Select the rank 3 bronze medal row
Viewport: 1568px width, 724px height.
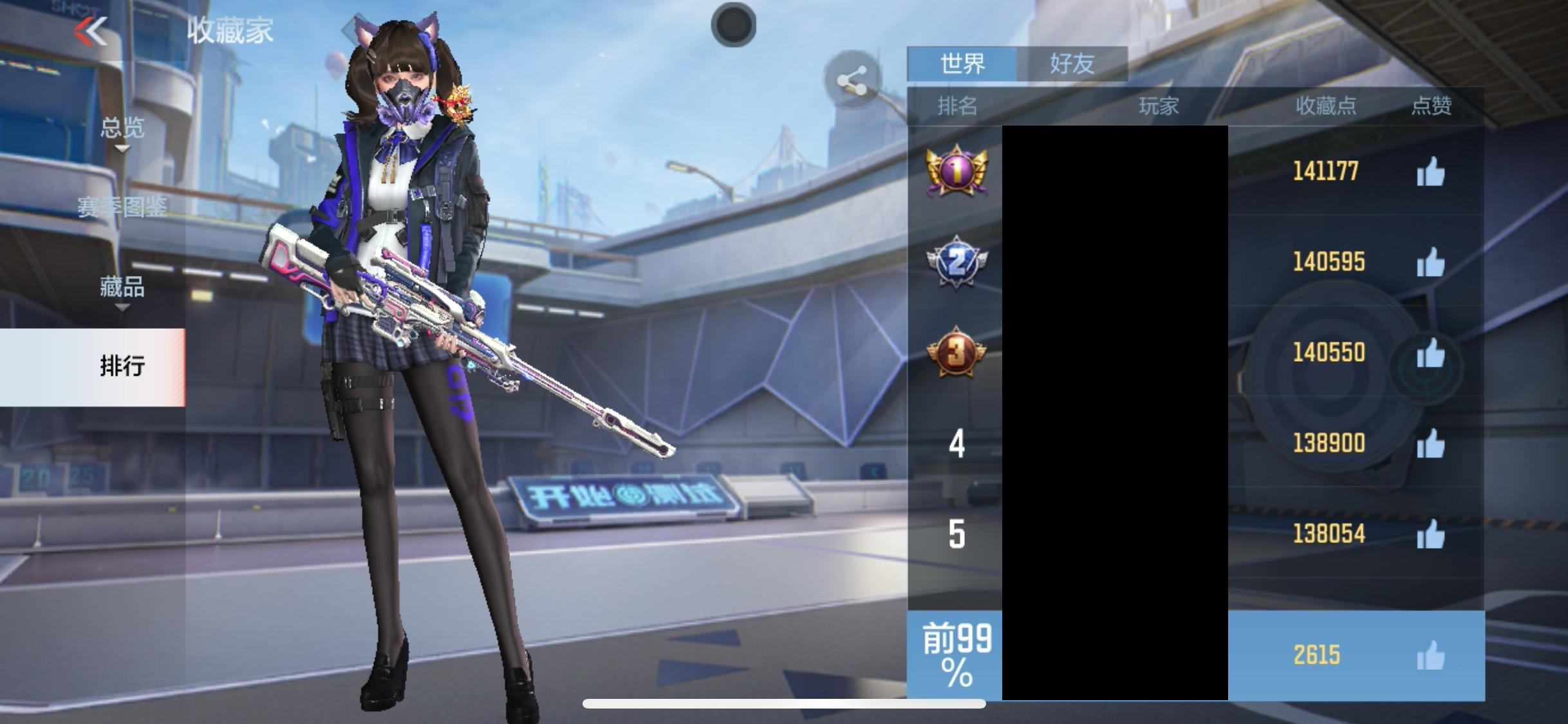pos(956,352)
